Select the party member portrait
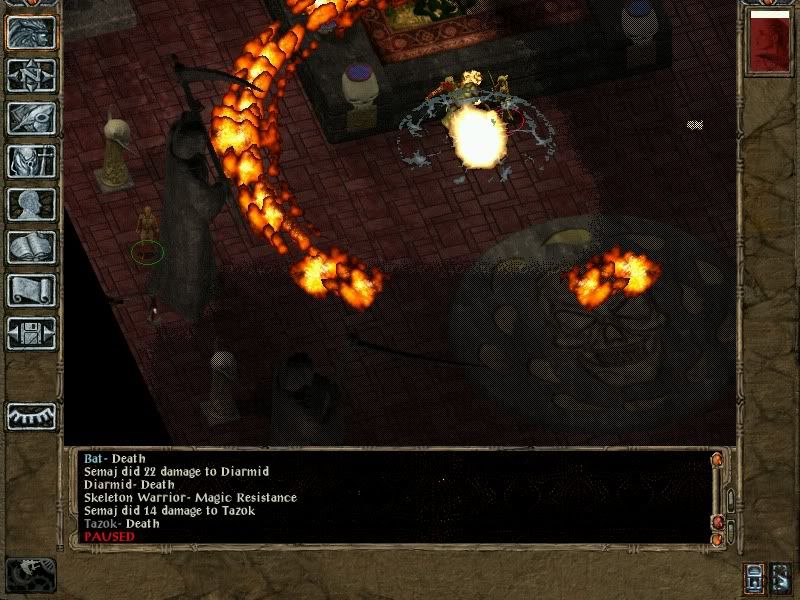Image resolution: width=800 pixels, height=600 pixels. click(x=769, y=45)
